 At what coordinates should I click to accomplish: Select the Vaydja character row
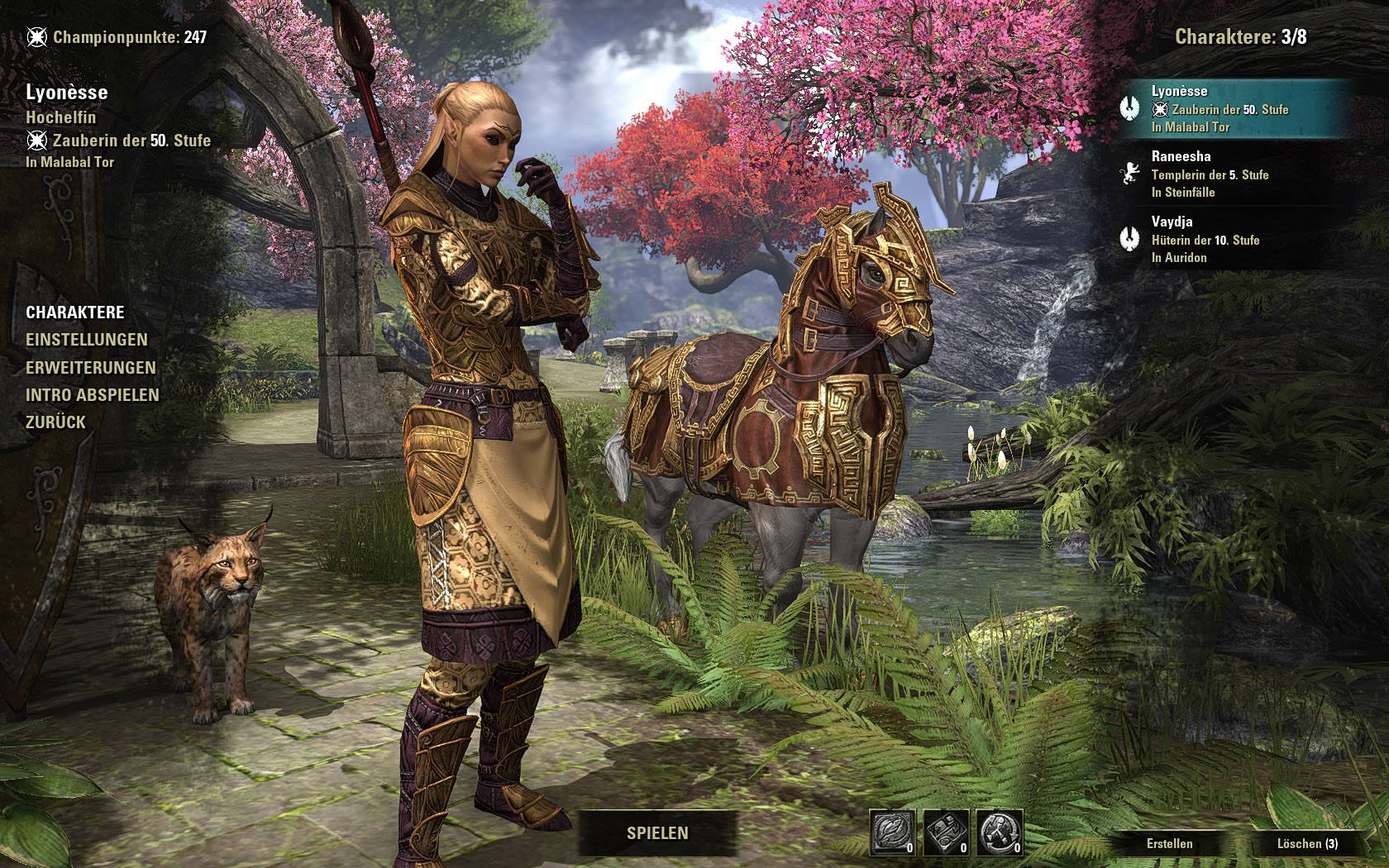pyautogui.click(x=1232, y=240)
